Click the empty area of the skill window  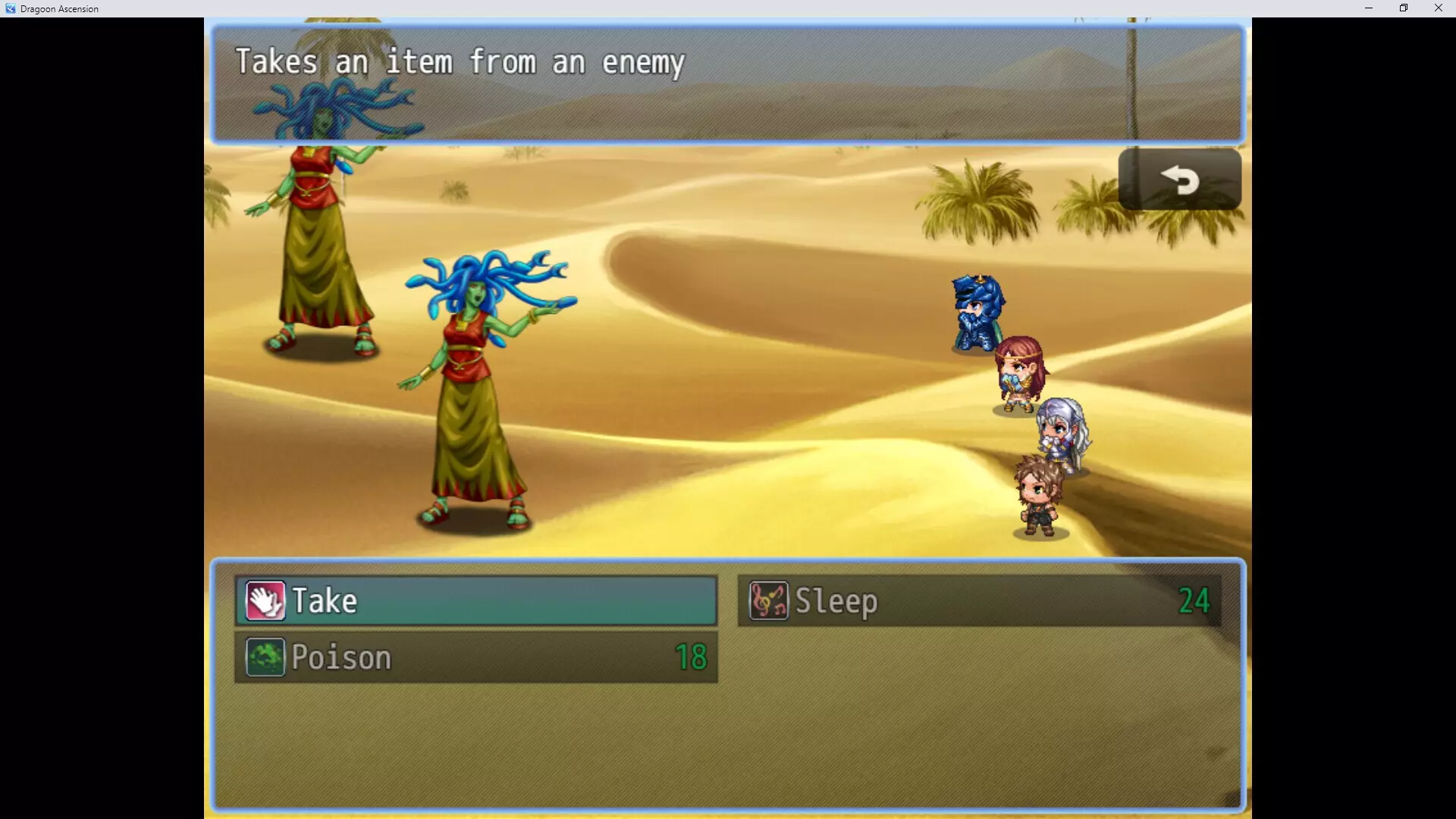(x=728, y=743)
